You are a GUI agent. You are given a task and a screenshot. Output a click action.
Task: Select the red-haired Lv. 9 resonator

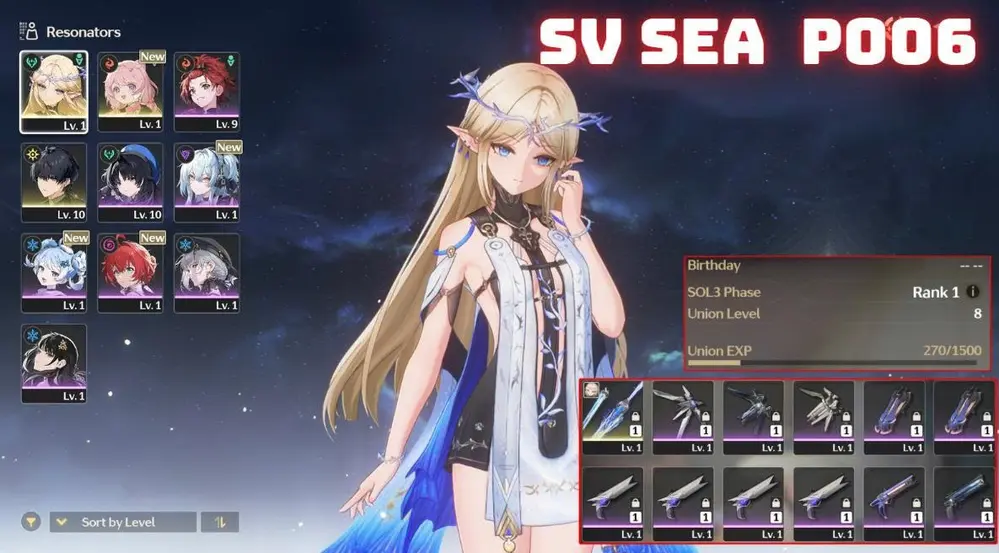207,91
